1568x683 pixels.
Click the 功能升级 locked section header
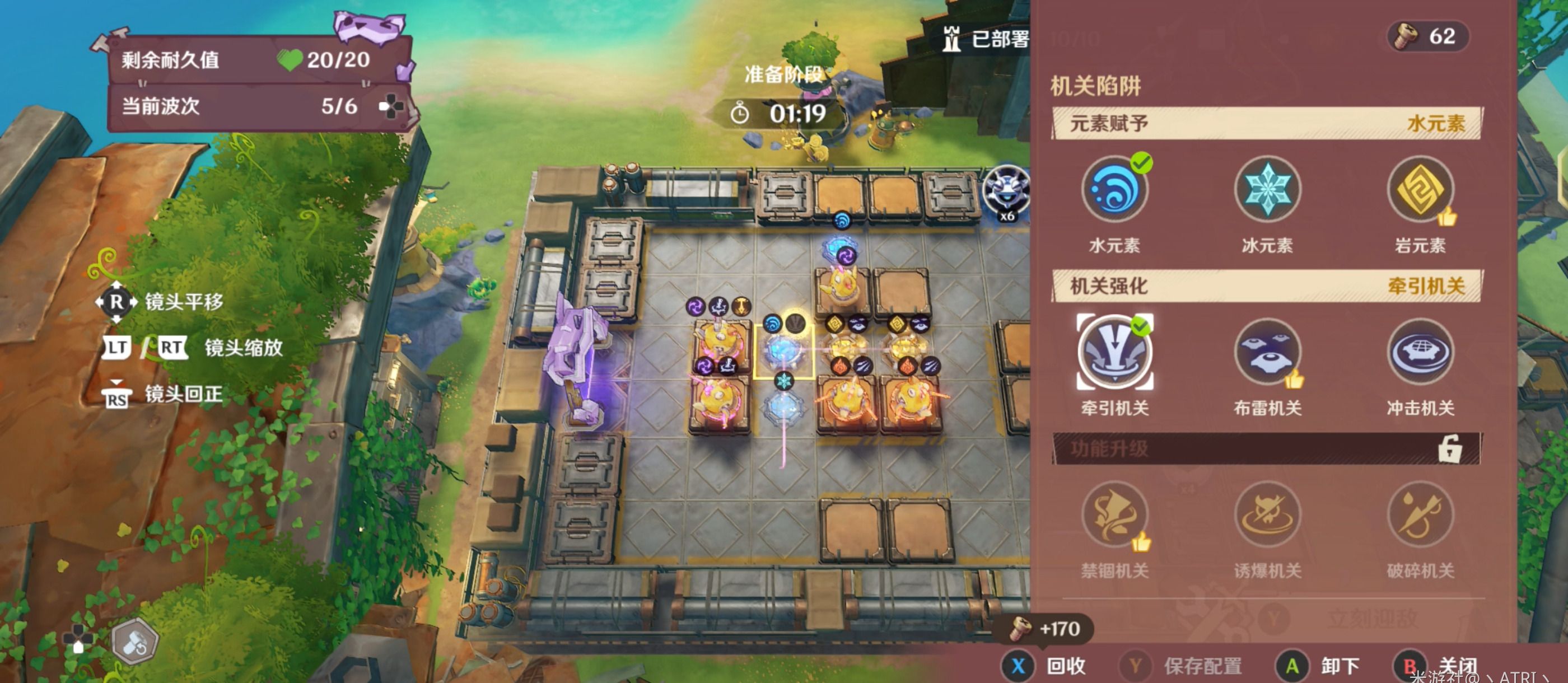(x=1266, y=449)
